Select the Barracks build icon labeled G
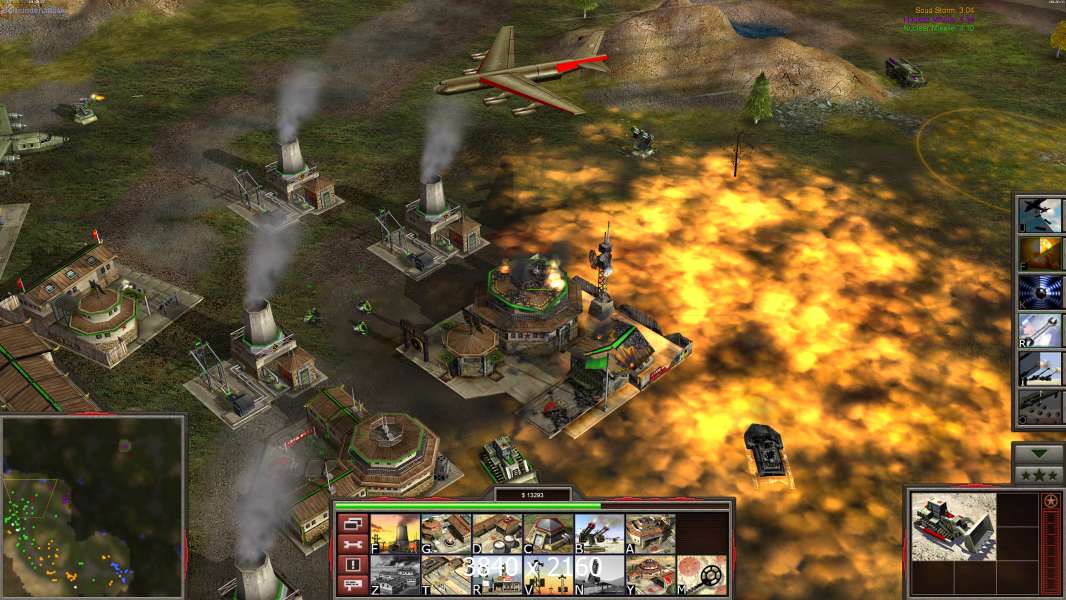The height and width of the screenshot is (600, 1066). (446, 533)
